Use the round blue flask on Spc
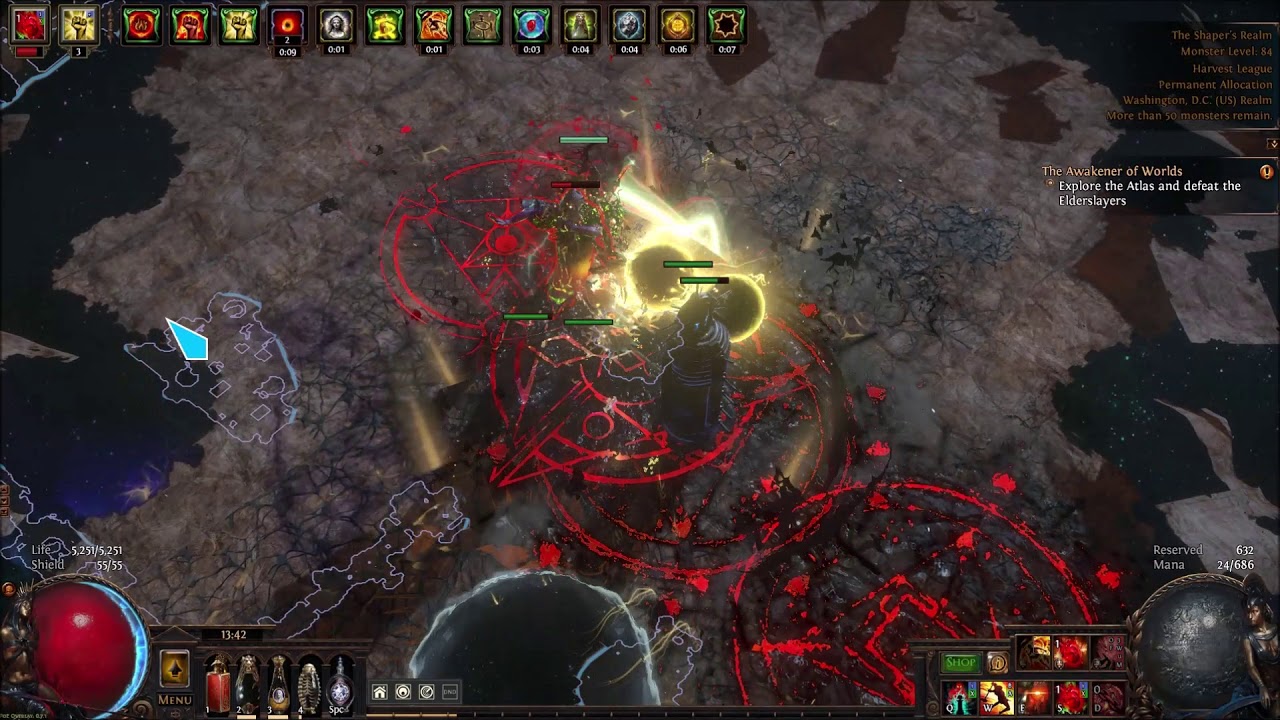 (x=340, y=685)
